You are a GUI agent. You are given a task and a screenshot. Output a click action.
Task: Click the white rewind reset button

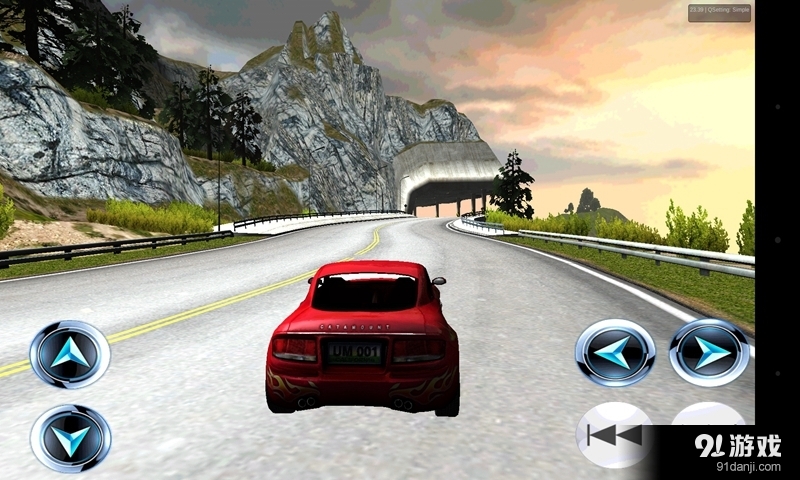pos(612,433)
